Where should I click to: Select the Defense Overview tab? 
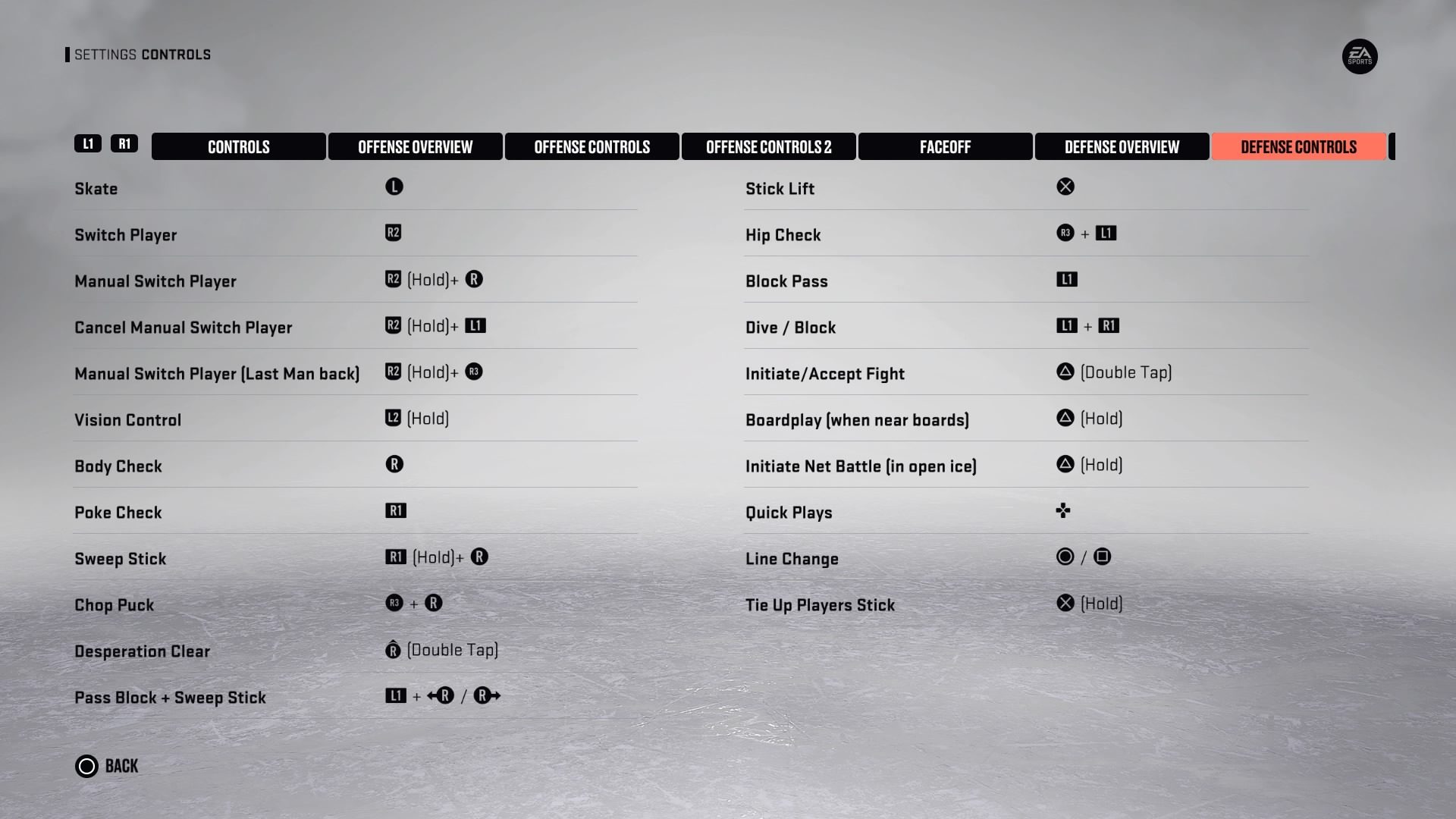(1122, 146)
